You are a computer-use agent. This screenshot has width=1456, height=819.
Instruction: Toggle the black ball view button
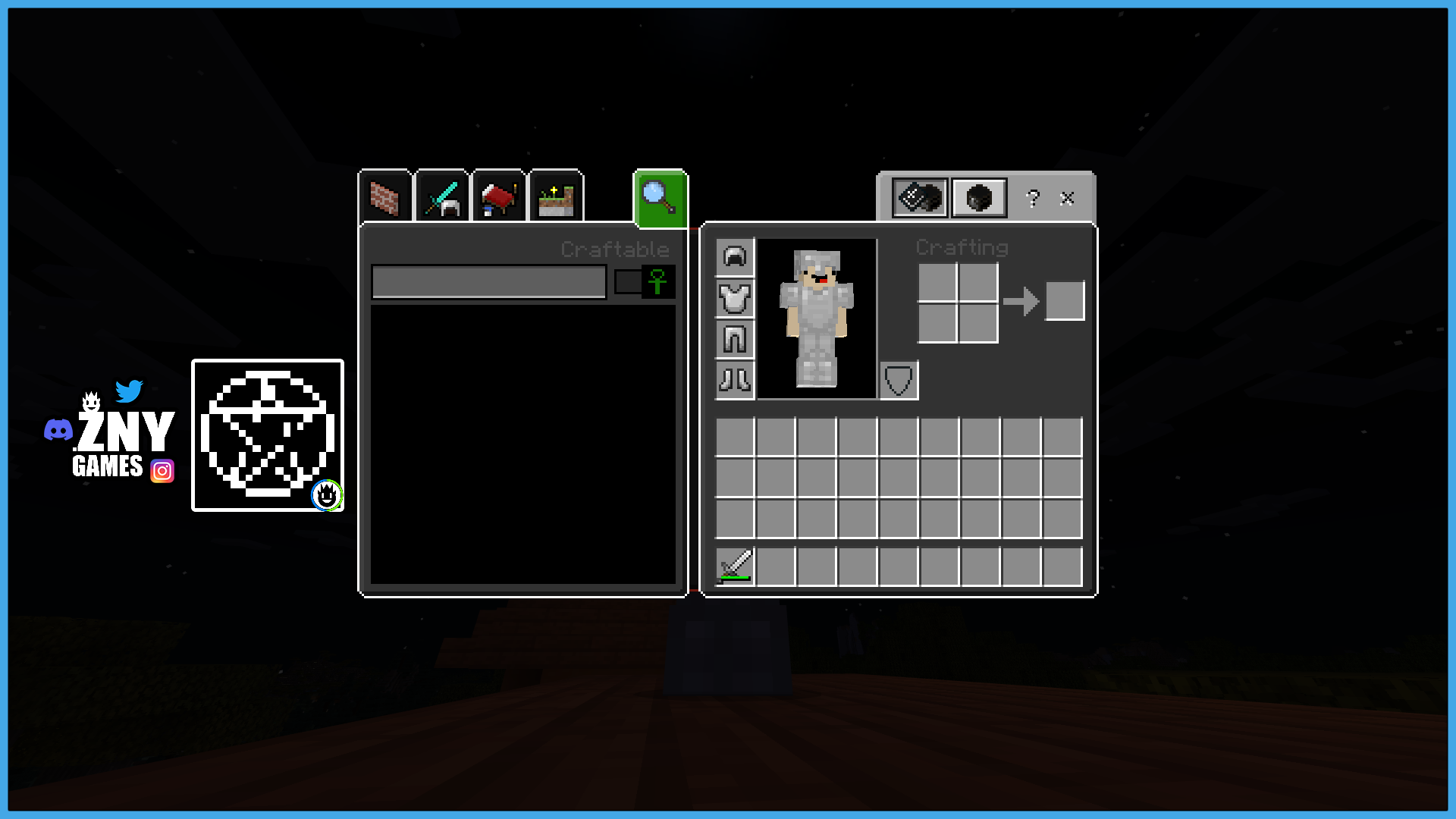coord(979,198)
